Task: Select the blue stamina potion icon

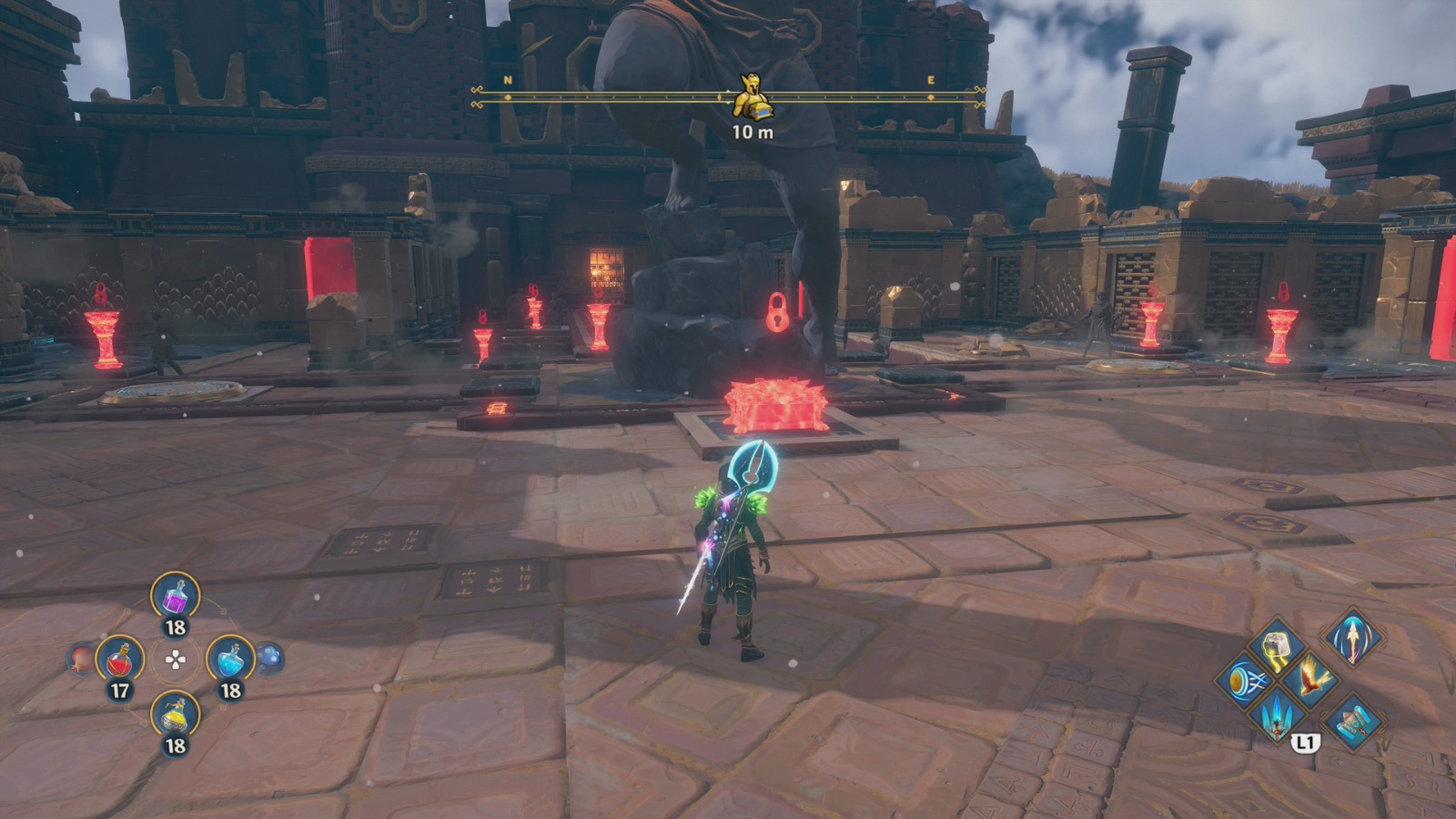Action: coord(229,660)
